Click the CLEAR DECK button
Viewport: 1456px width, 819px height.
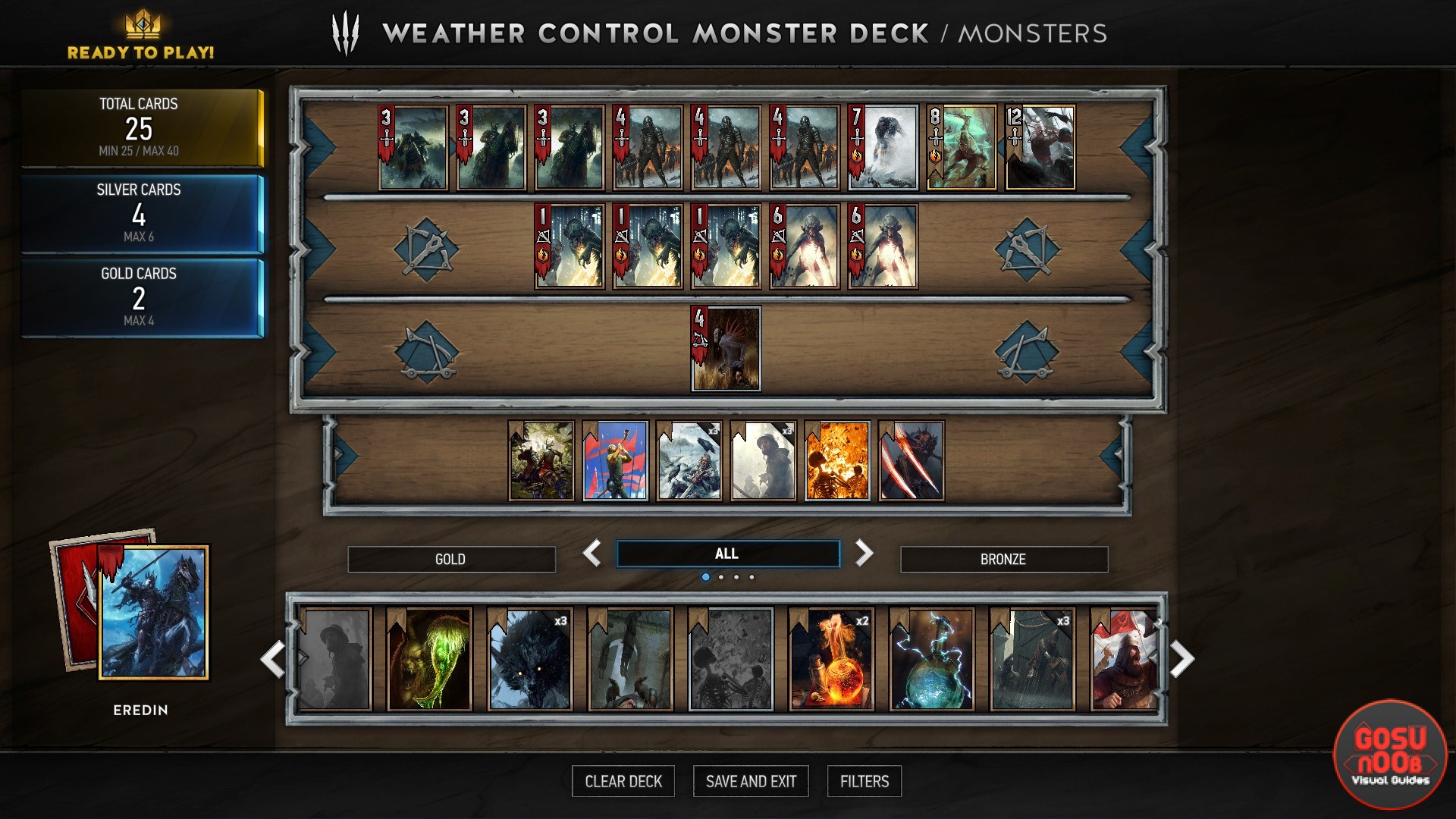click(x=623, y=781)
